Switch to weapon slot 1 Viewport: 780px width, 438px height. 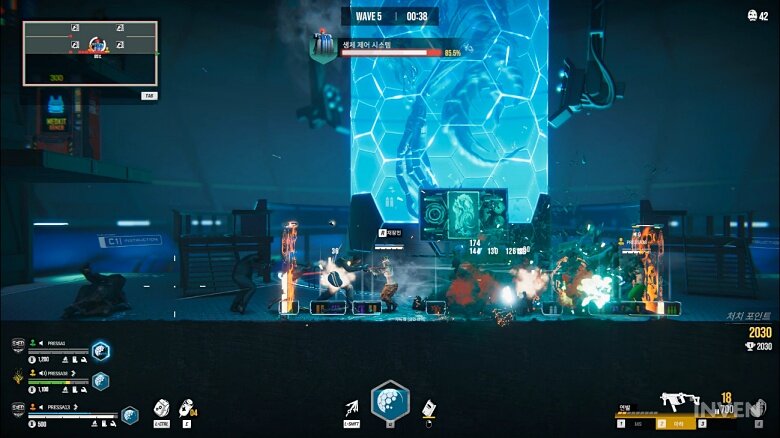pos(620,424)
